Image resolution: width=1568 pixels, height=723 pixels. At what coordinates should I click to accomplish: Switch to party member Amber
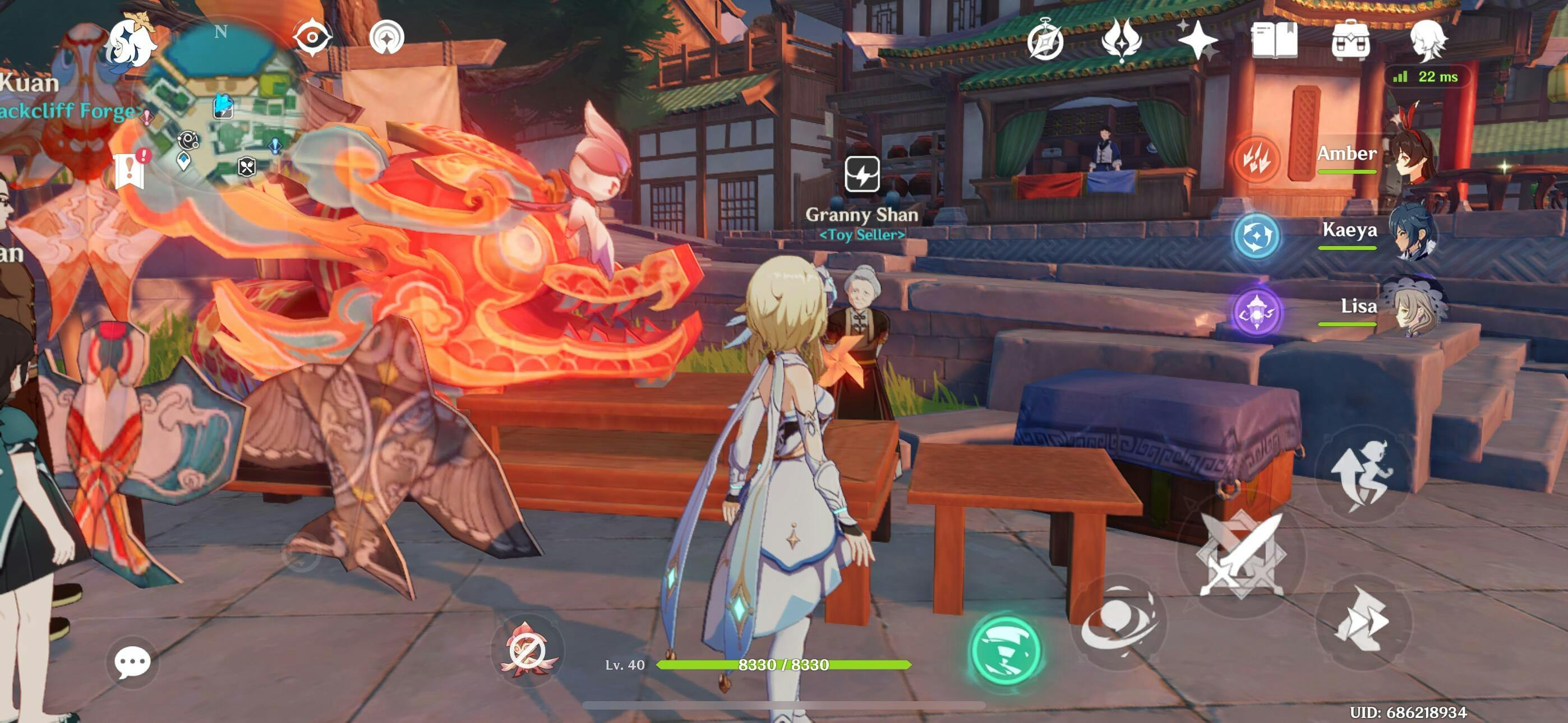pos(1376,157)
